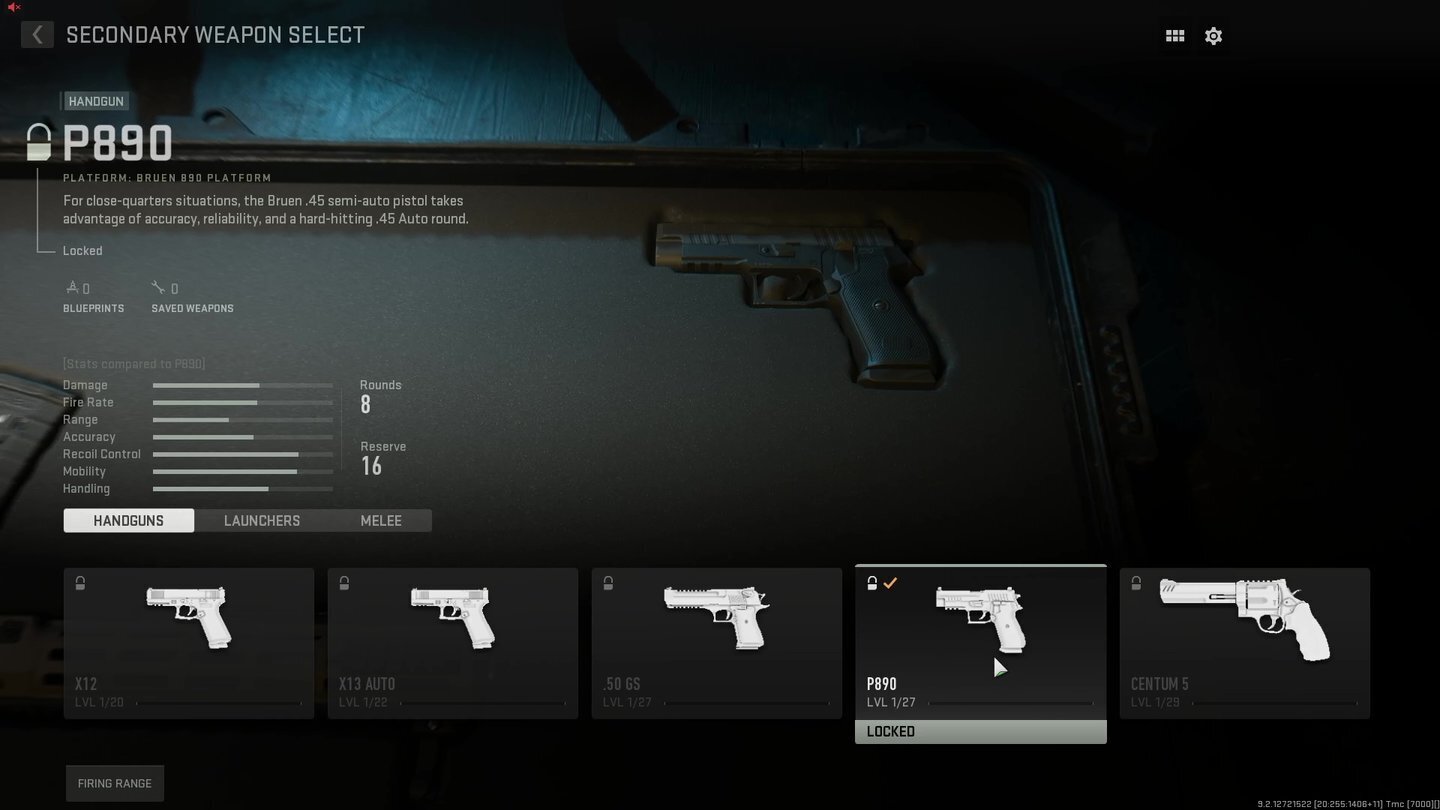Pick the .50 GS handgun tile
This screenshot has height=810, width=1440.
[x=717, y=643]
